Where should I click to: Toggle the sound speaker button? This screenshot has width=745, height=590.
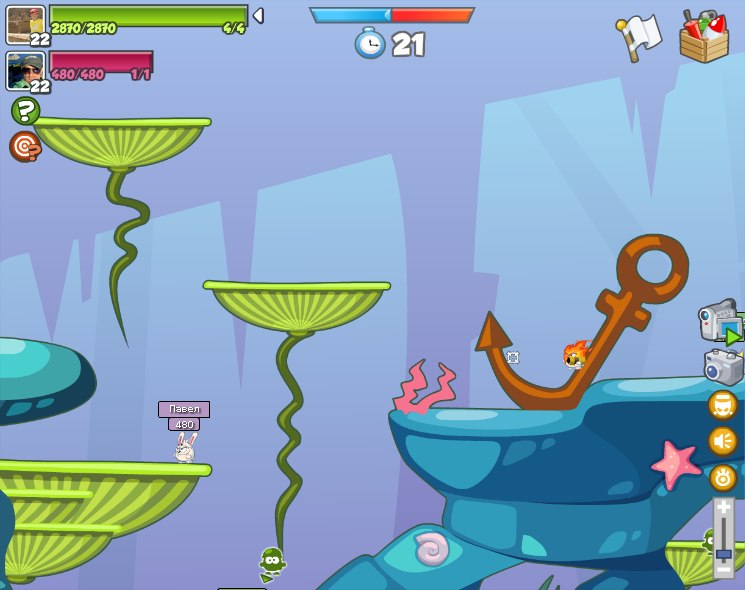point(722,441)
